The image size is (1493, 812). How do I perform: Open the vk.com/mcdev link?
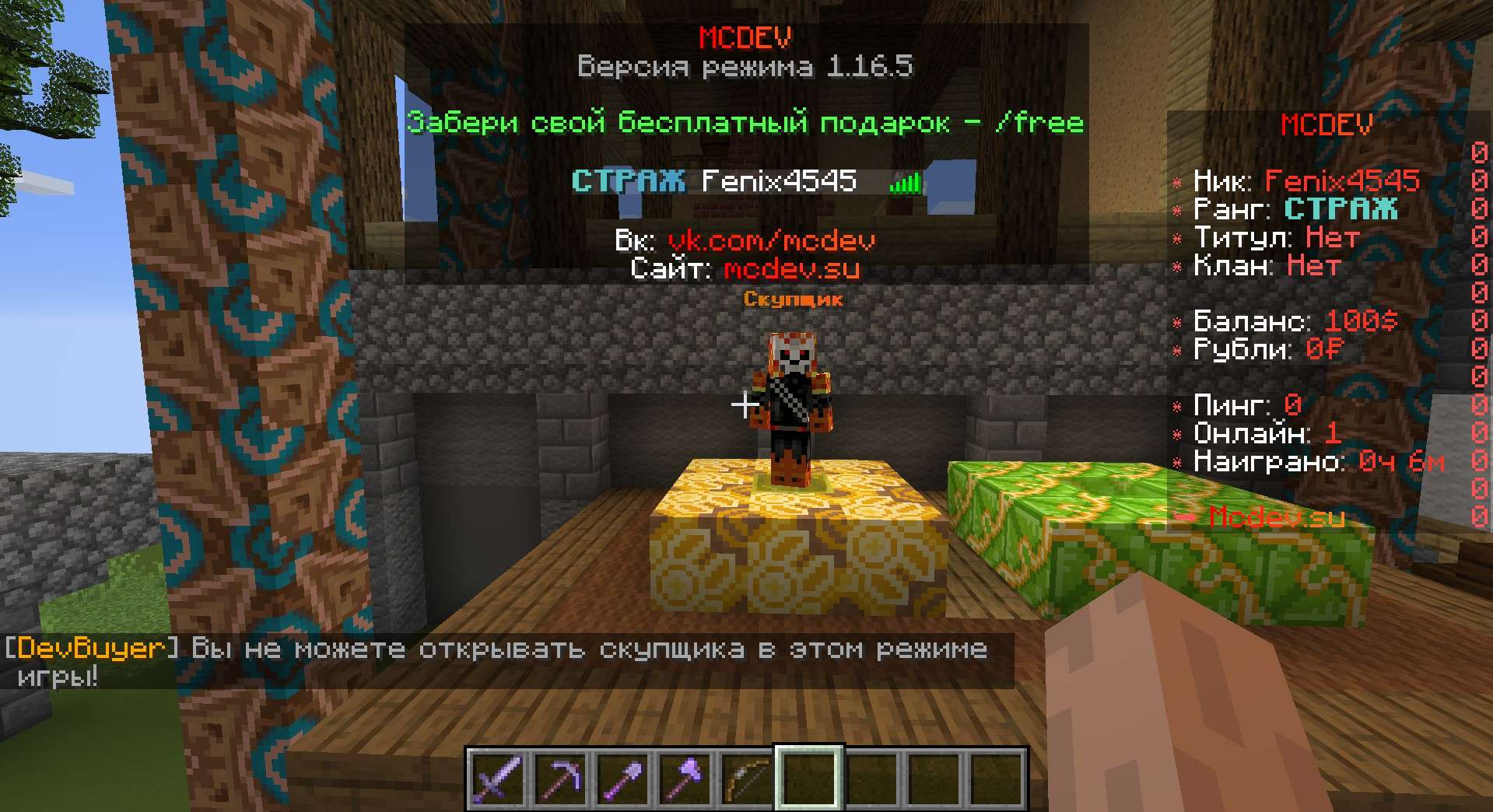coord(771,240)
